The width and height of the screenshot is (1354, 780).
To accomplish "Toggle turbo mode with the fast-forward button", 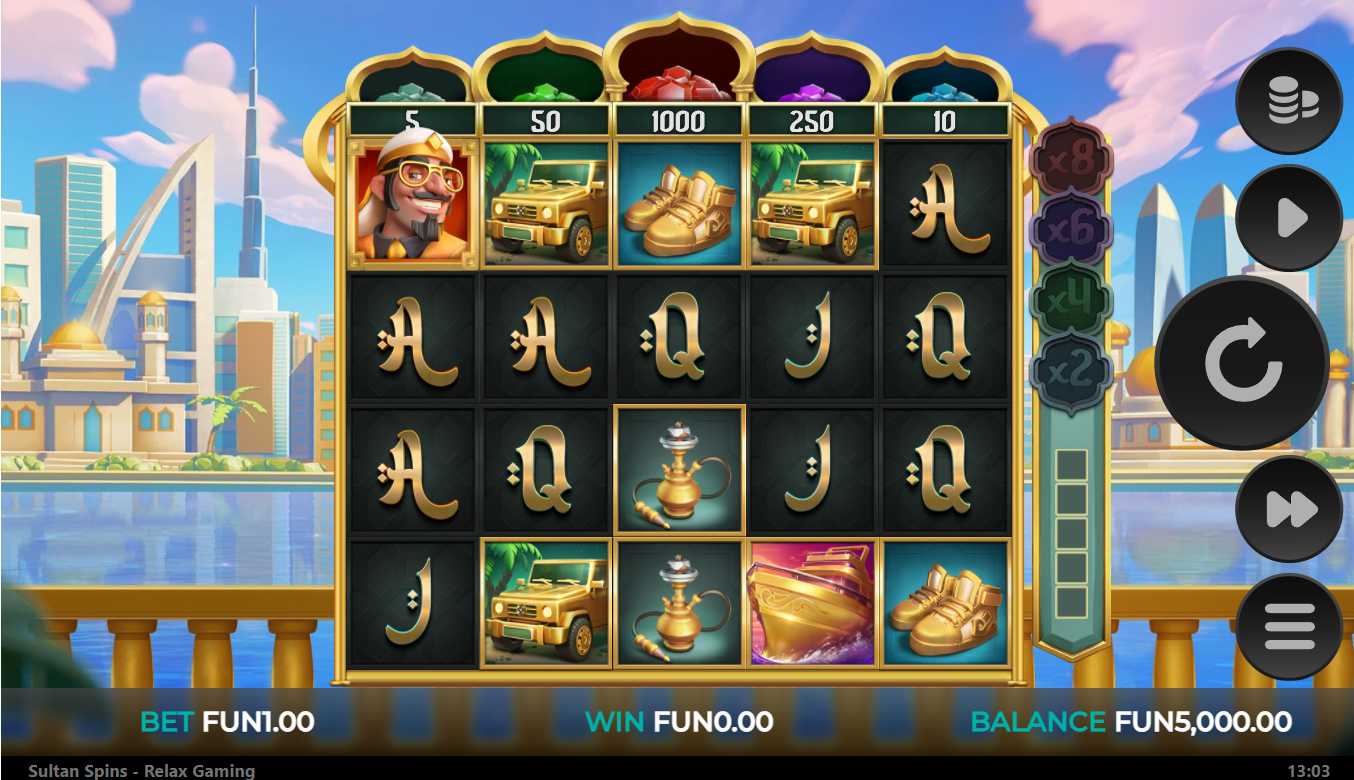I will click(x=1288, y=509).
